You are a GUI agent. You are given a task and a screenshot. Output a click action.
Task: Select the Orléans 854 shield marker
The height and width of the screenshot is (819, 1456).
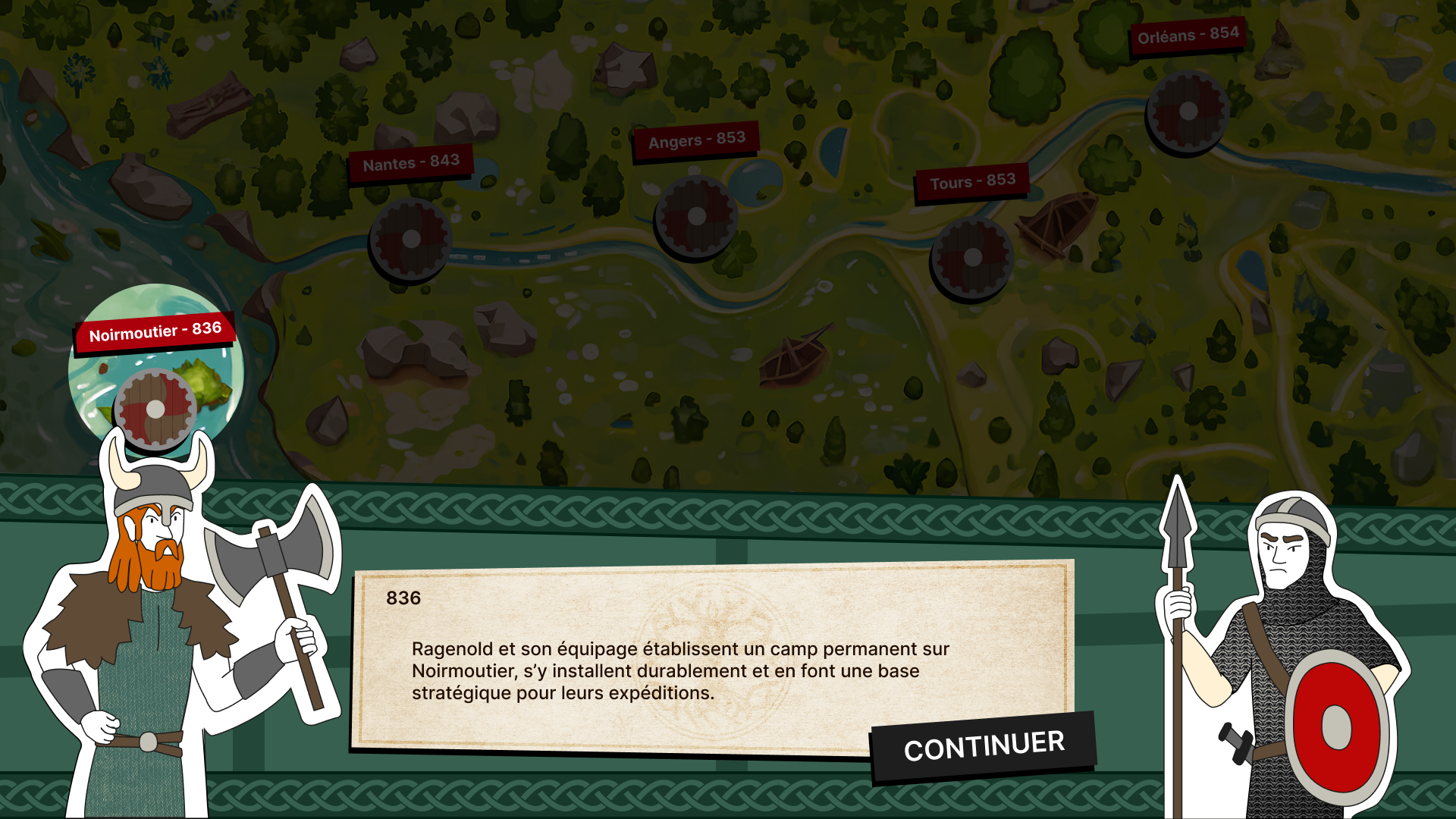[x=1188, y=111]
